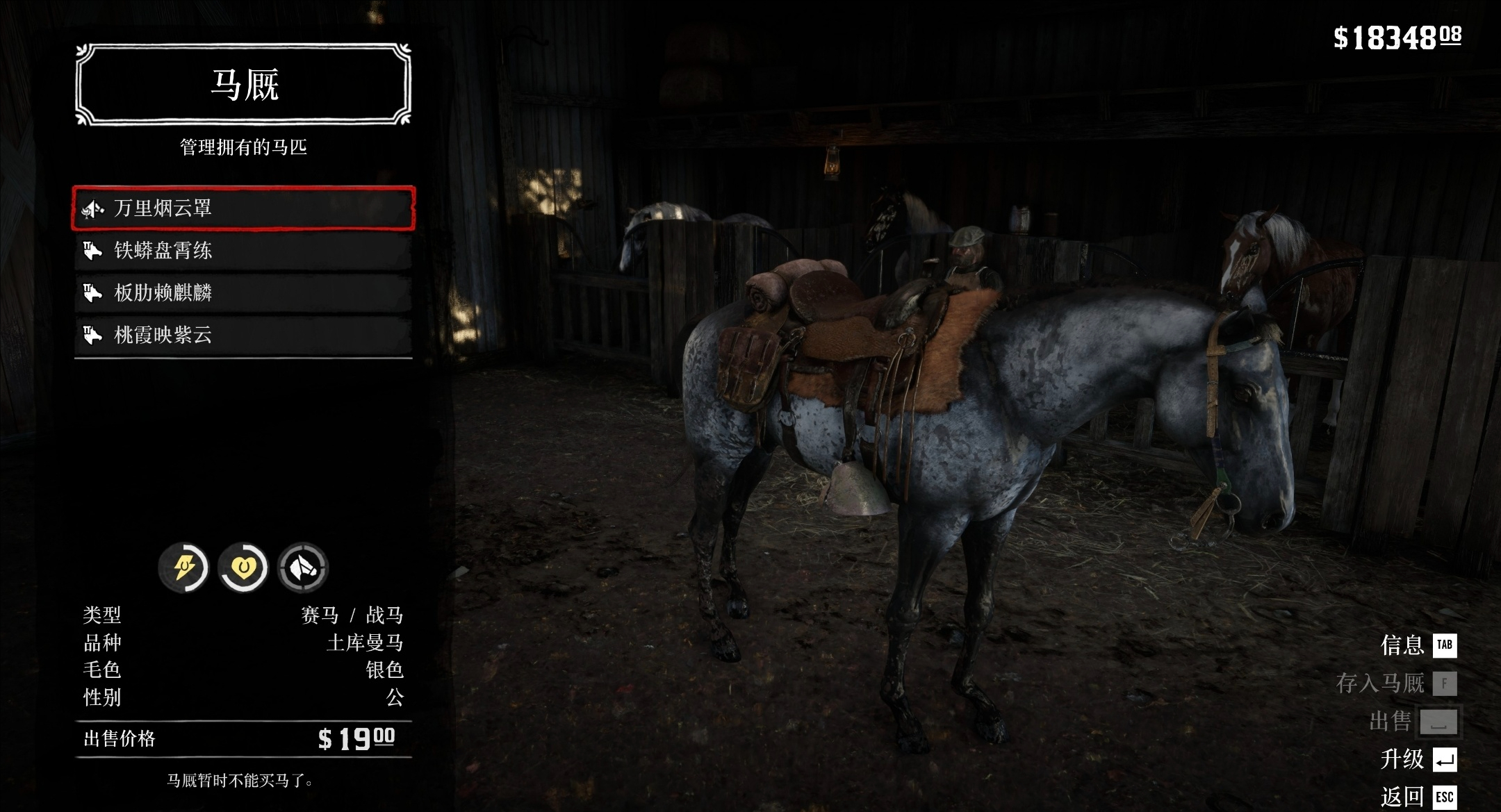Open the 信息 info panel

(1418, 645)
